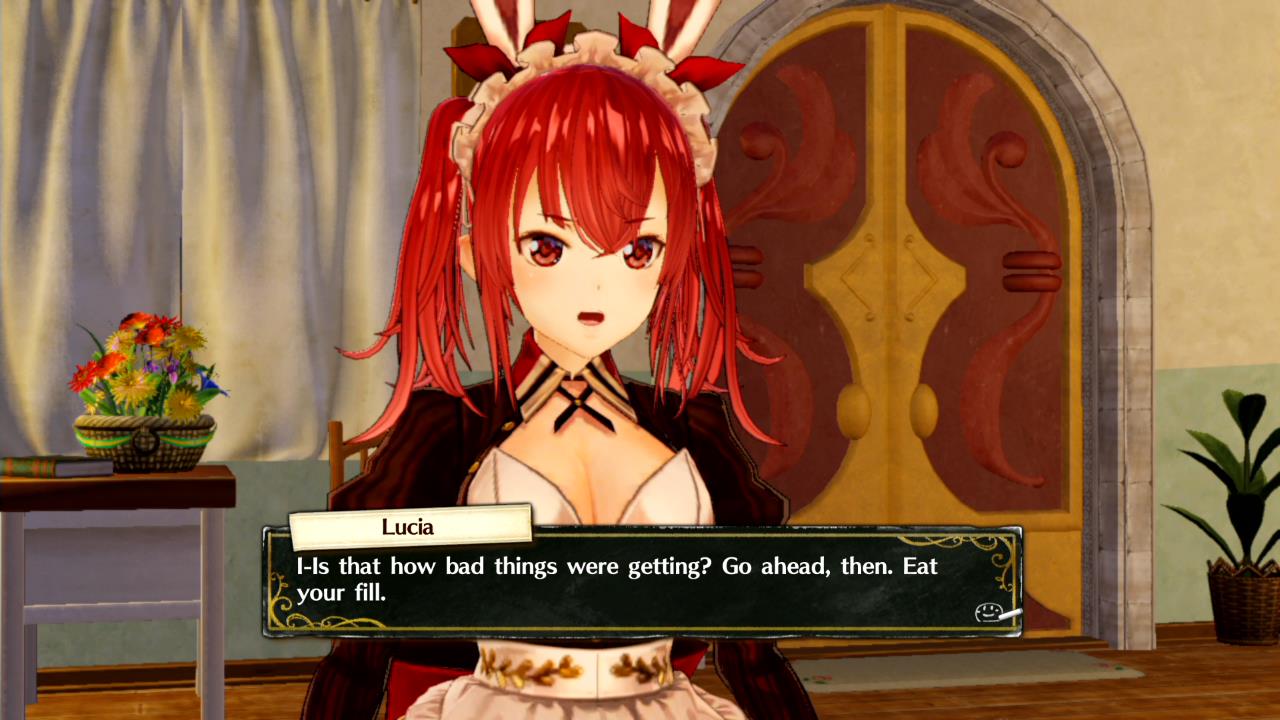The height and width of the screenshot is (720, 1280).
Task: Select the Lucia name plate
Action: pyautogui.click(x=411, y=526)
